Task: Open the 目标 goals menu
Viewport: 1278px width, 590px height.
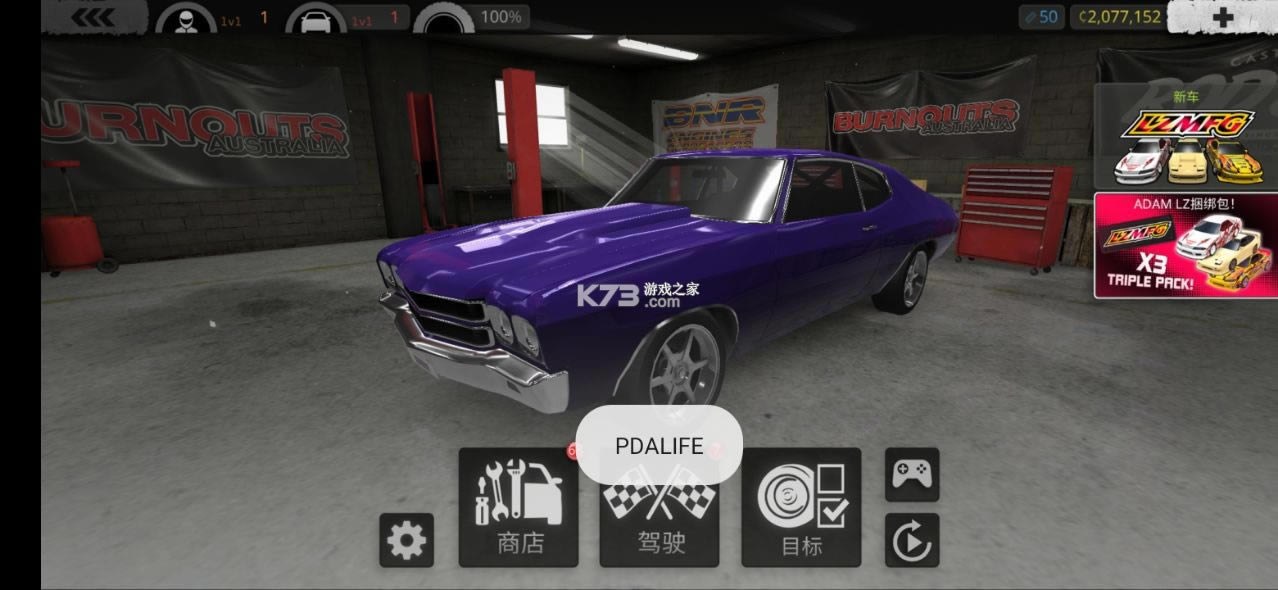Action: coord(801,508)
